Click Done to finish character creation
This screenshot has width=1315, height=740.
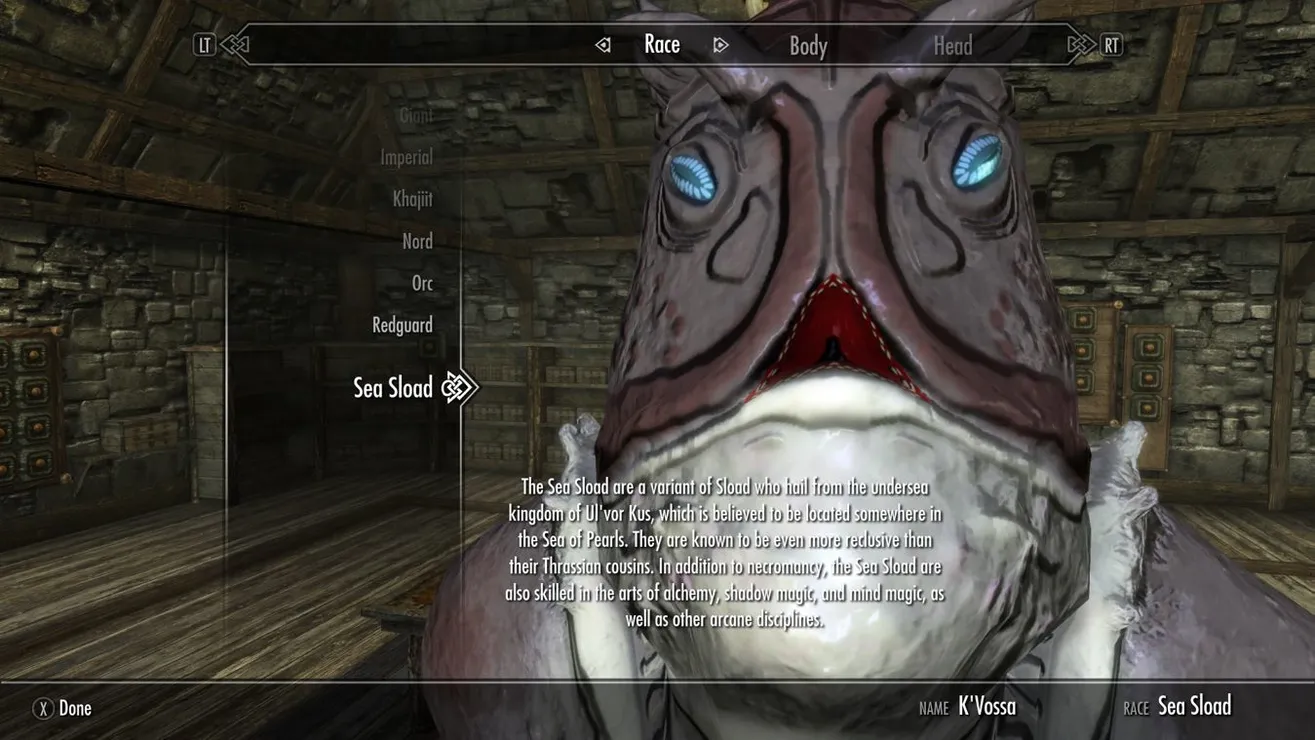tap(63, 708)
